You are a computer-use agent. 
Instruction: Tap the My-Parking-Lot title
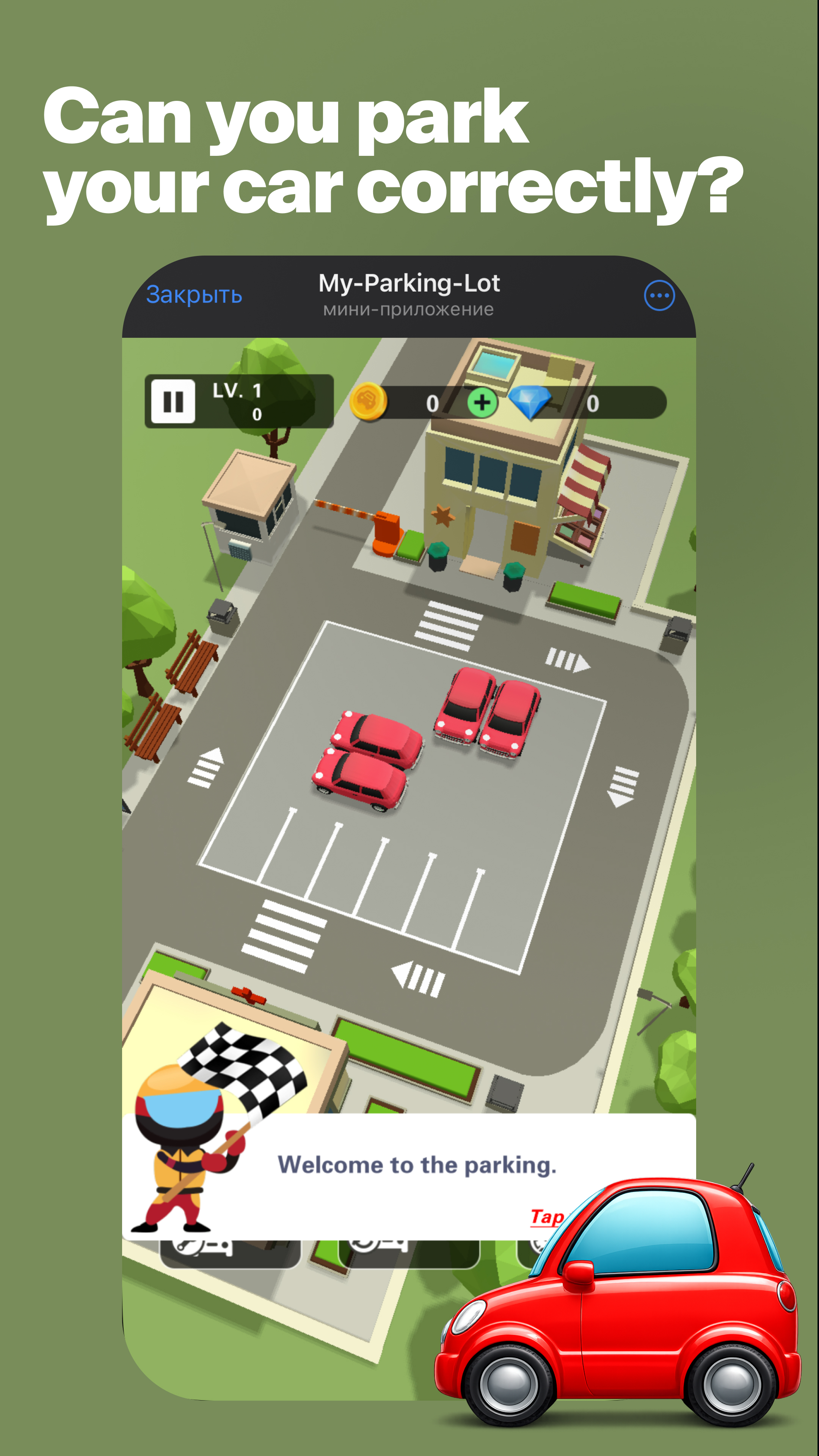(409, 284)
